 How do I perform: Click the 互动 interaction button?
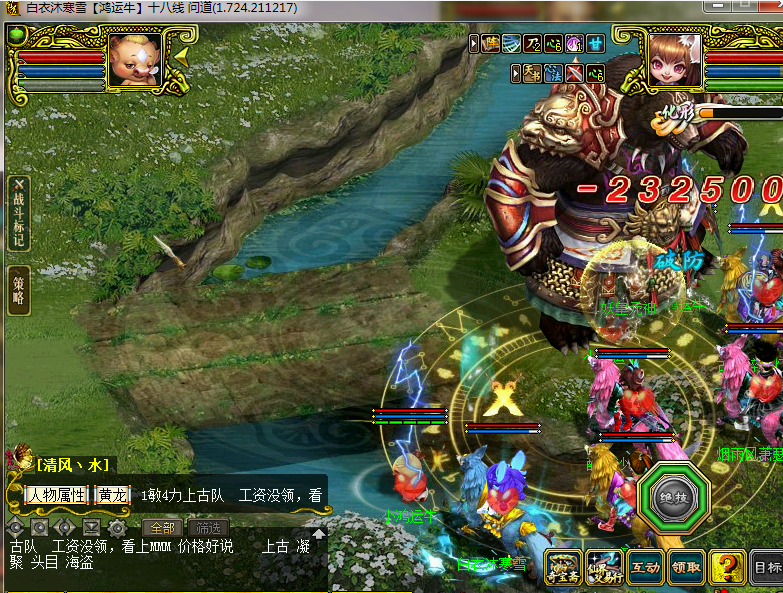645,567
